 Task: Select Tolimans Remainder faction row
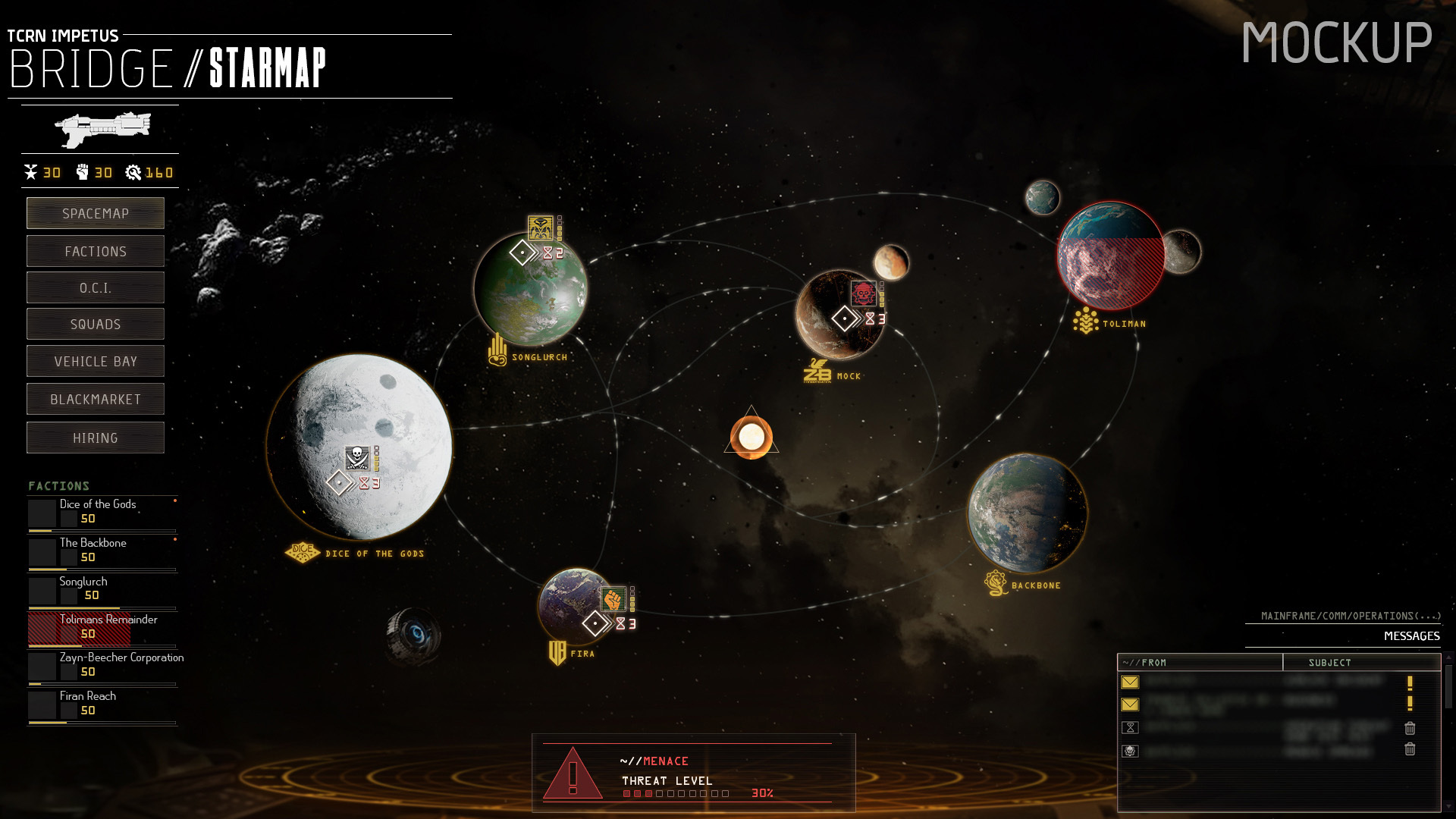tap(102, 627)
